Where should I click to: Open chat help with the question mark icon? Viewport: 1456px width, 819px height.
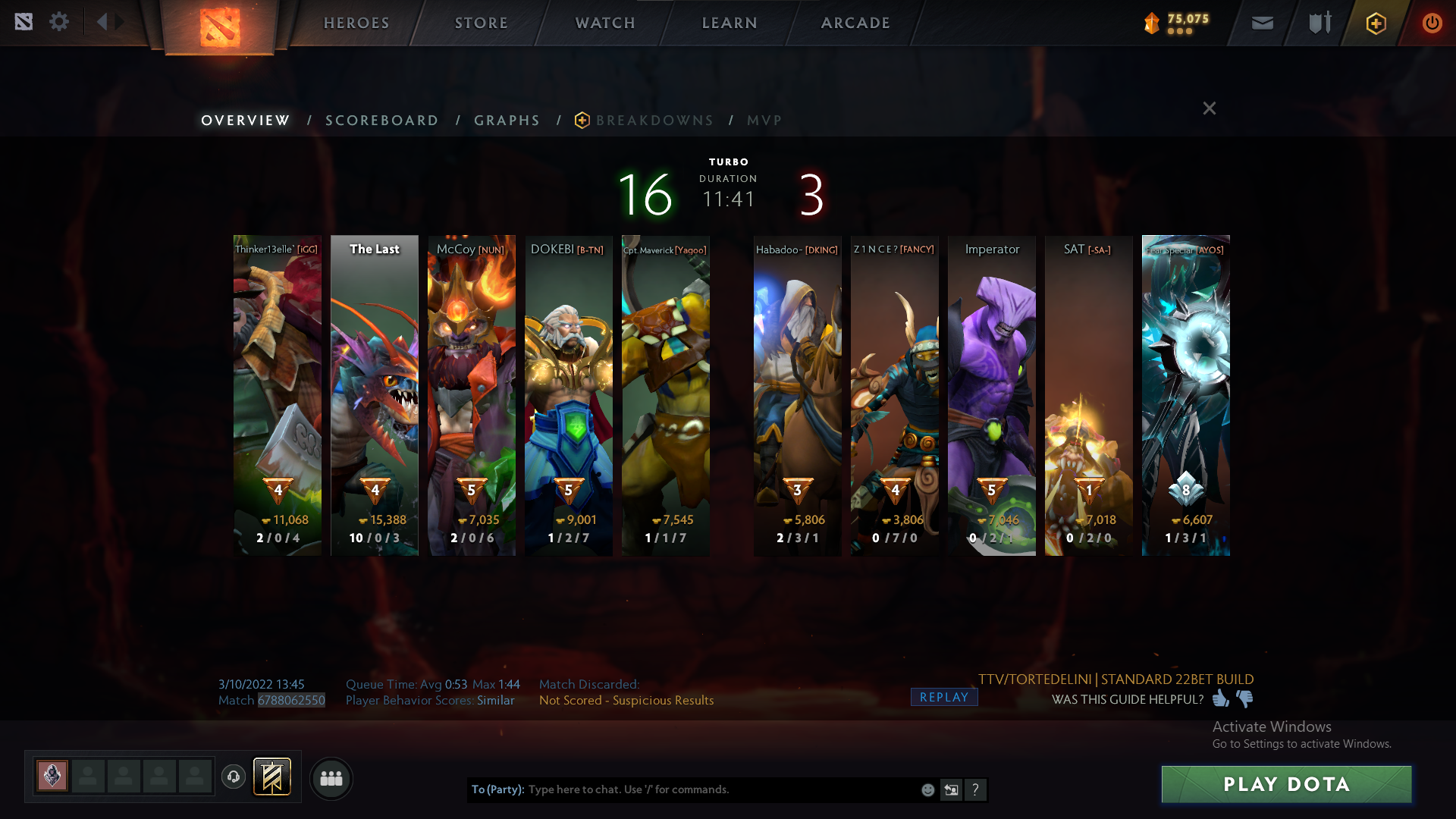click(x=976, y=790)
